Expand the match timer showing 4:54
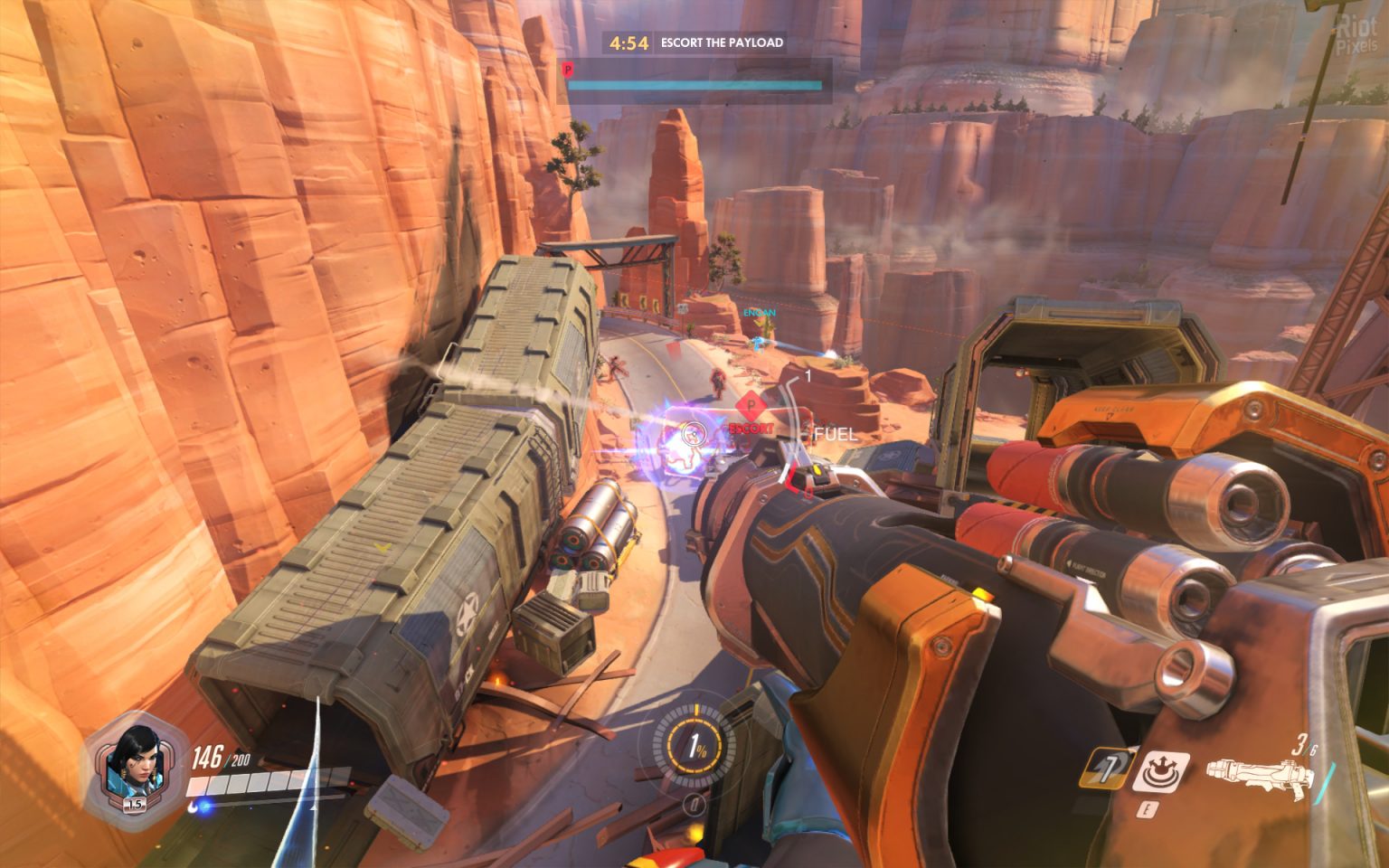Viewport: 1389px width, 868px height. click(629, 41)
